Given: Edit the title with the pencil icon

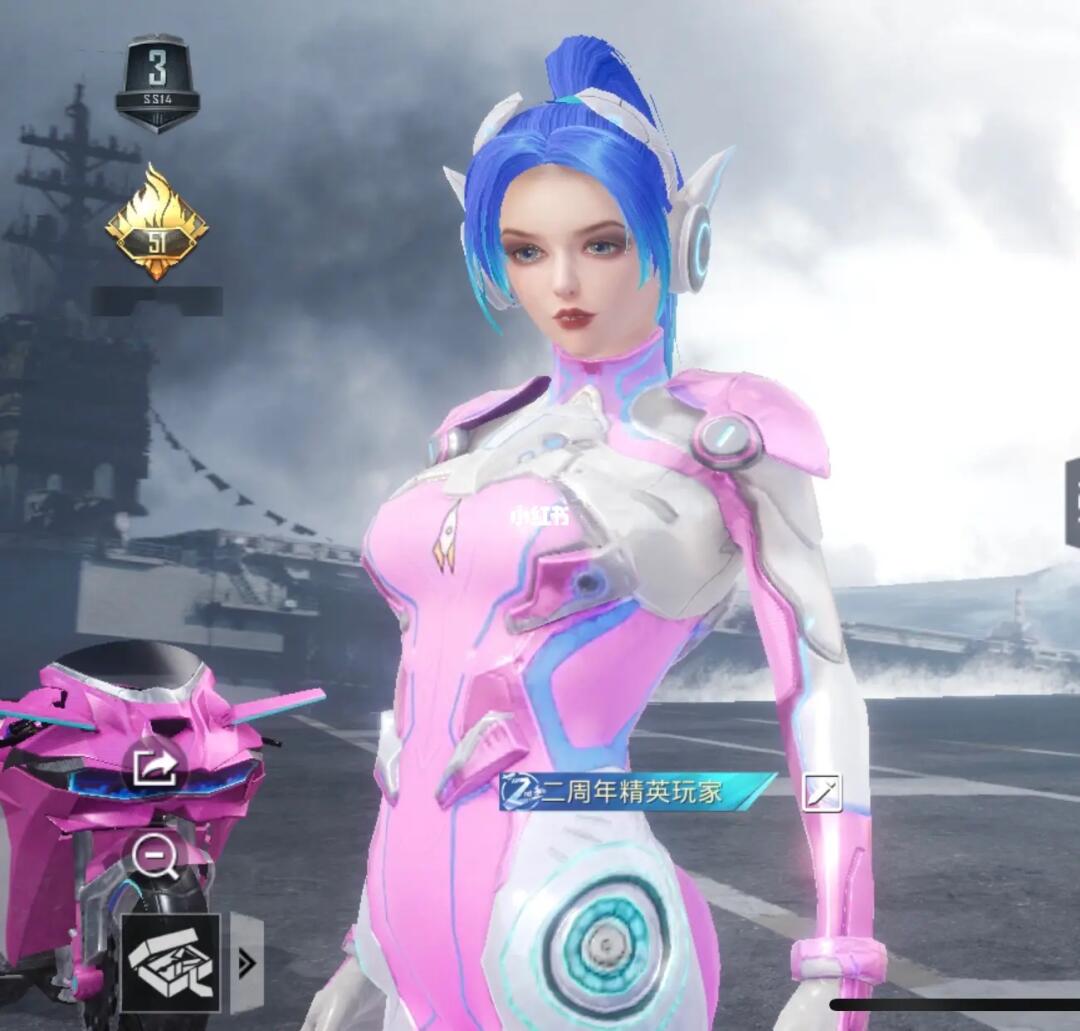Looking at the screenshot, I should coord(822,792).
